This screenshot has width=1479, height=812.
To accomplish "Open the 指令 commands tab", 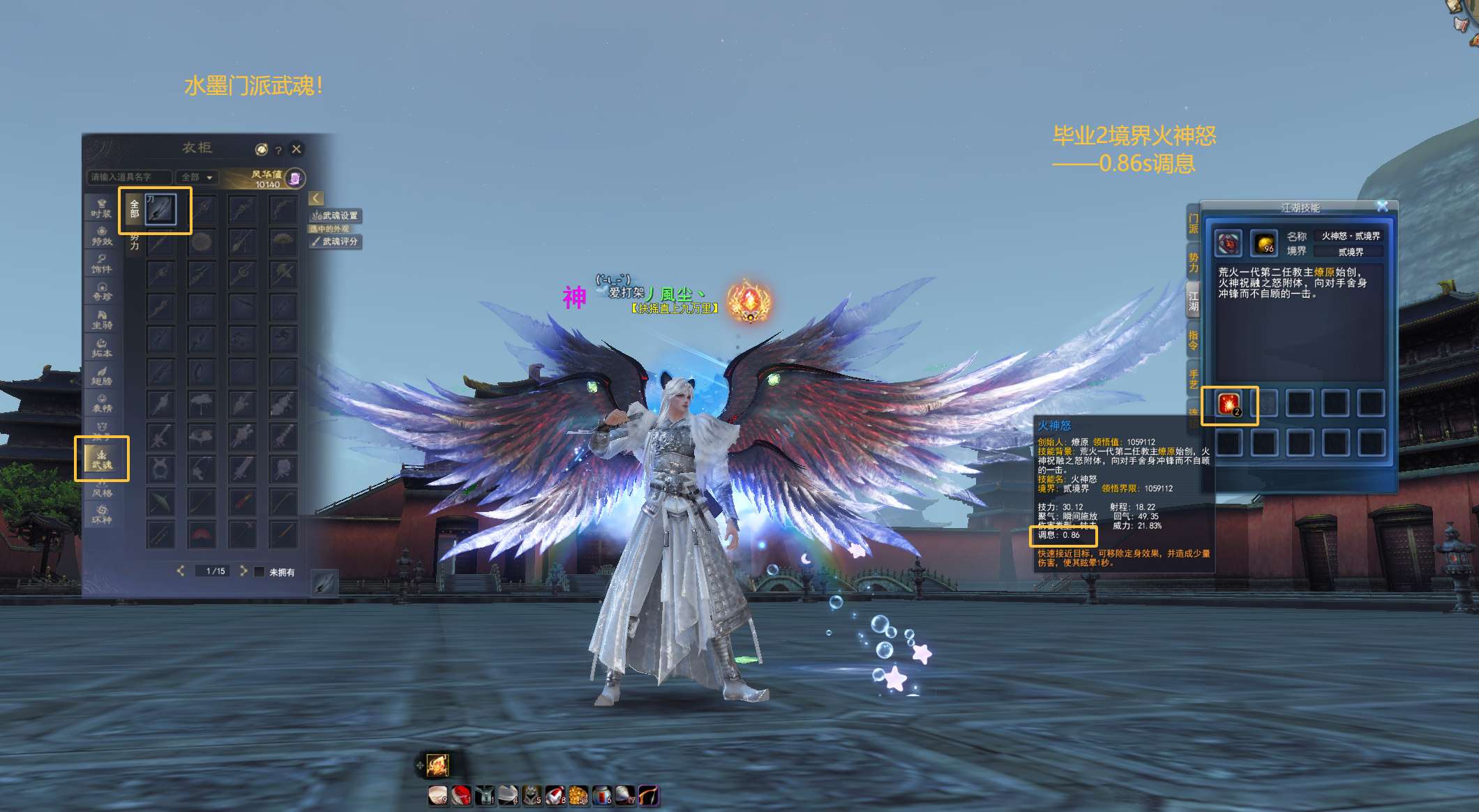I will tap(1193, 340).
